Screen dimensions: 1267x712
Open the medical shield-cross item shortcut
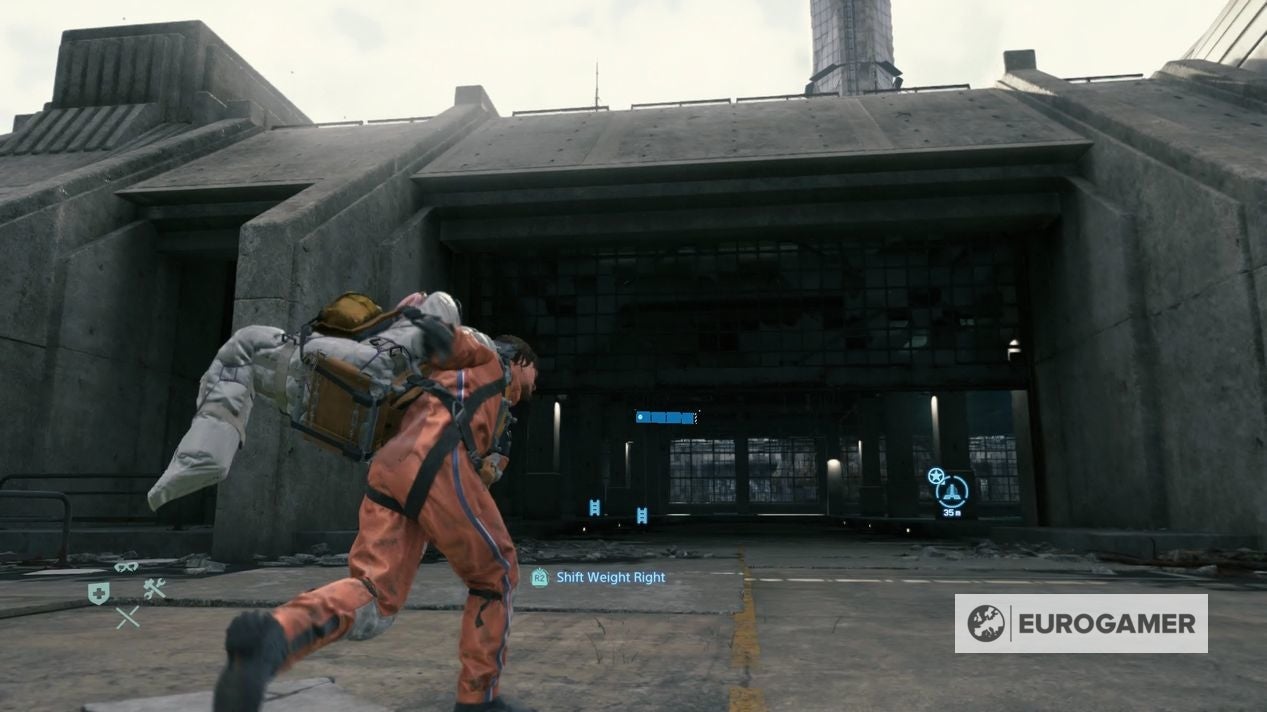(98, 591)
